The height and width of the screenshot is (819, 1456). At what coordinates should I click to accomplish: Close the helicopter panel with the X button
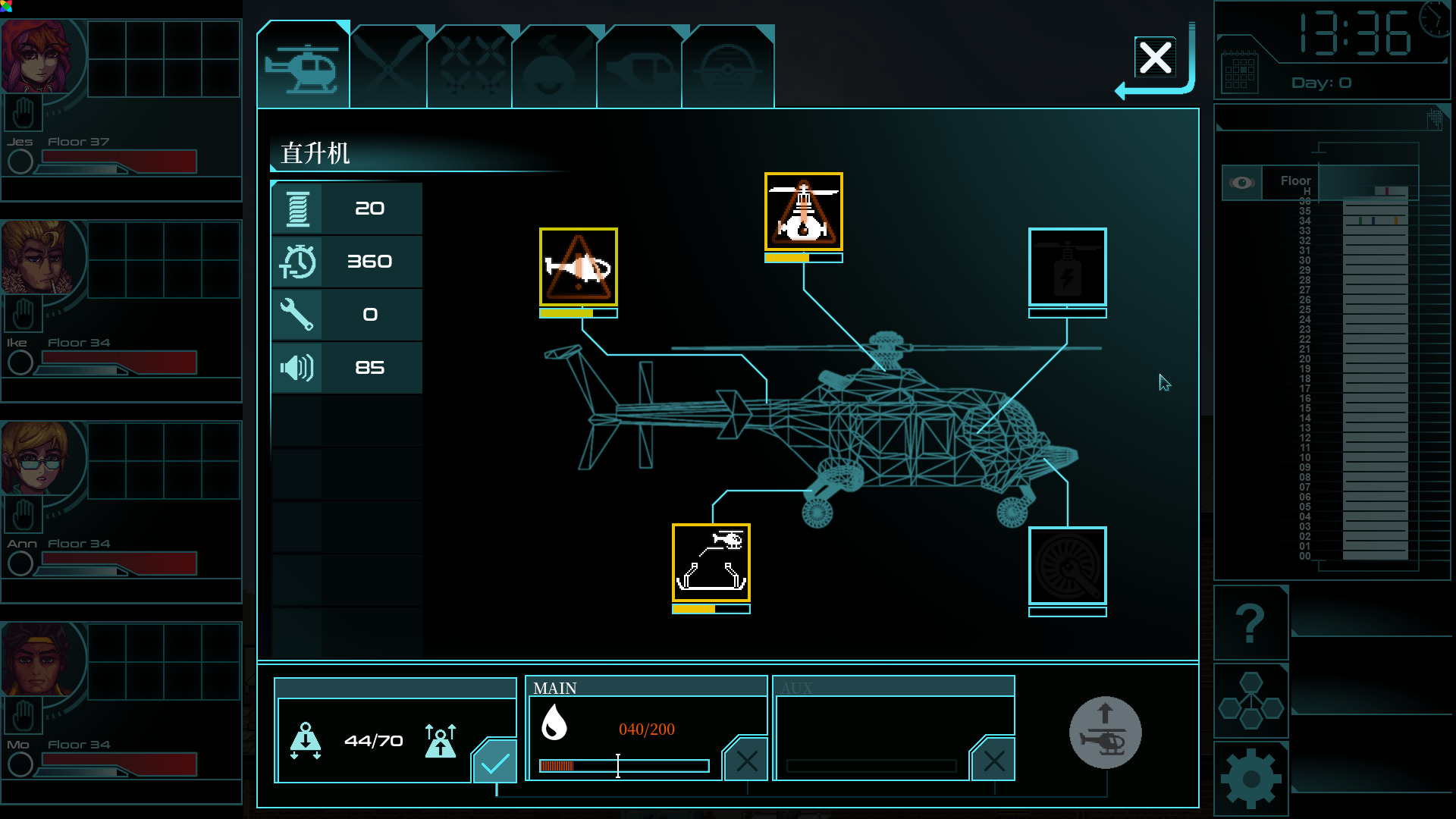(1155, 58)
